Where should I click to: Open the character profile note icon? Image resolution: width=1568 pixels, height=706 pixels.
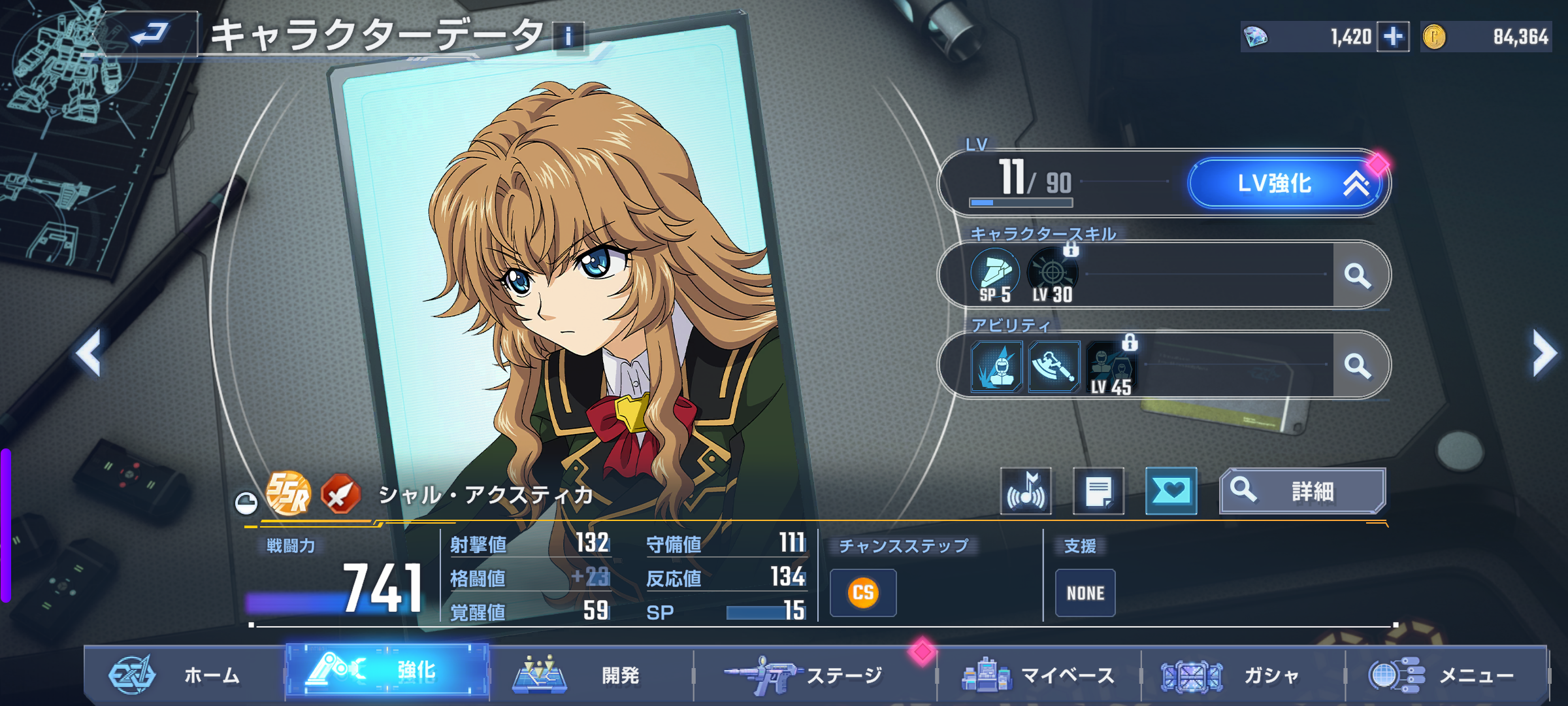(1098, 492)
